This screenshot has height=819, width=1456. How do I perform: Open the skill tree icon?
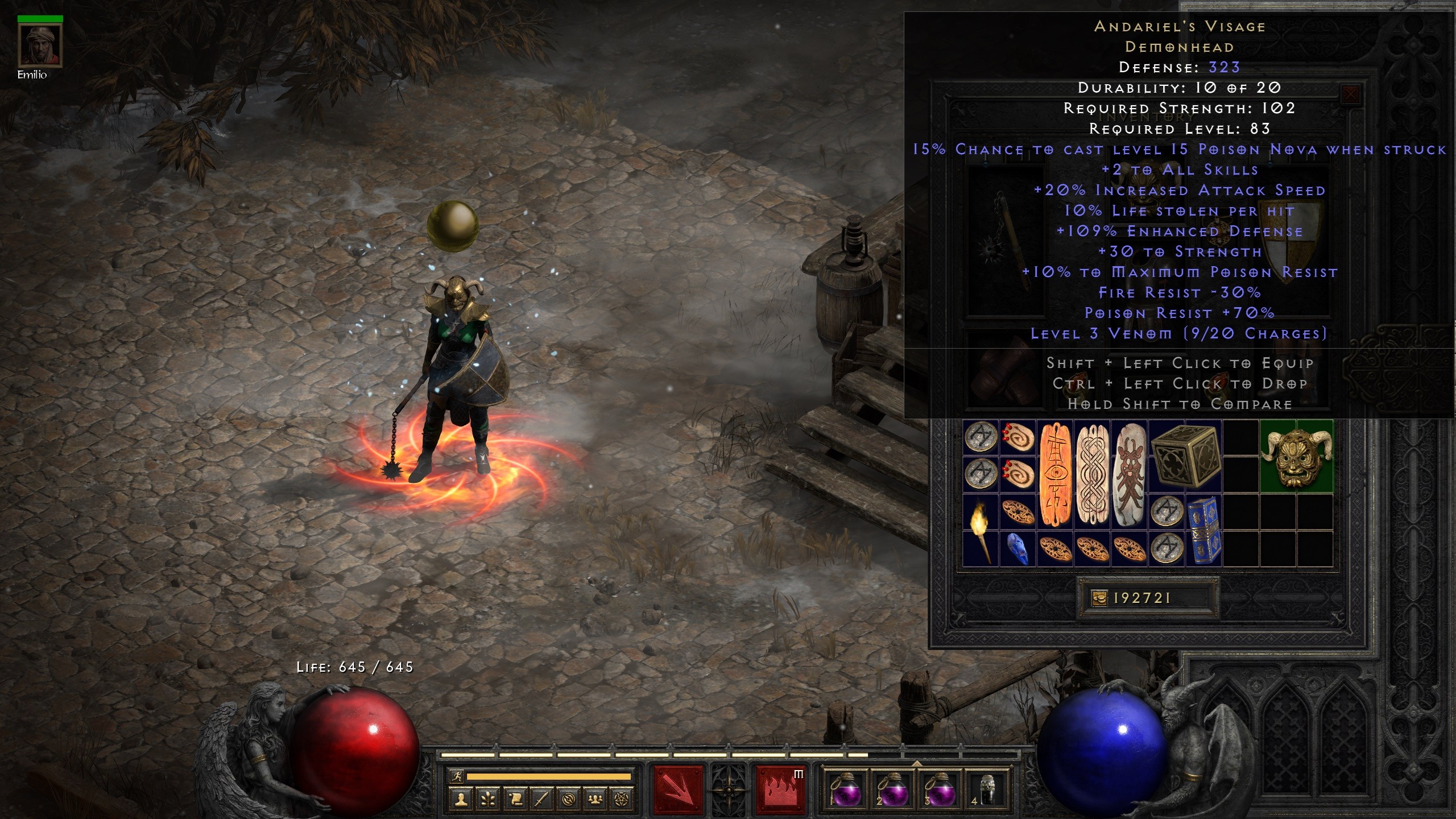[488, 800]
